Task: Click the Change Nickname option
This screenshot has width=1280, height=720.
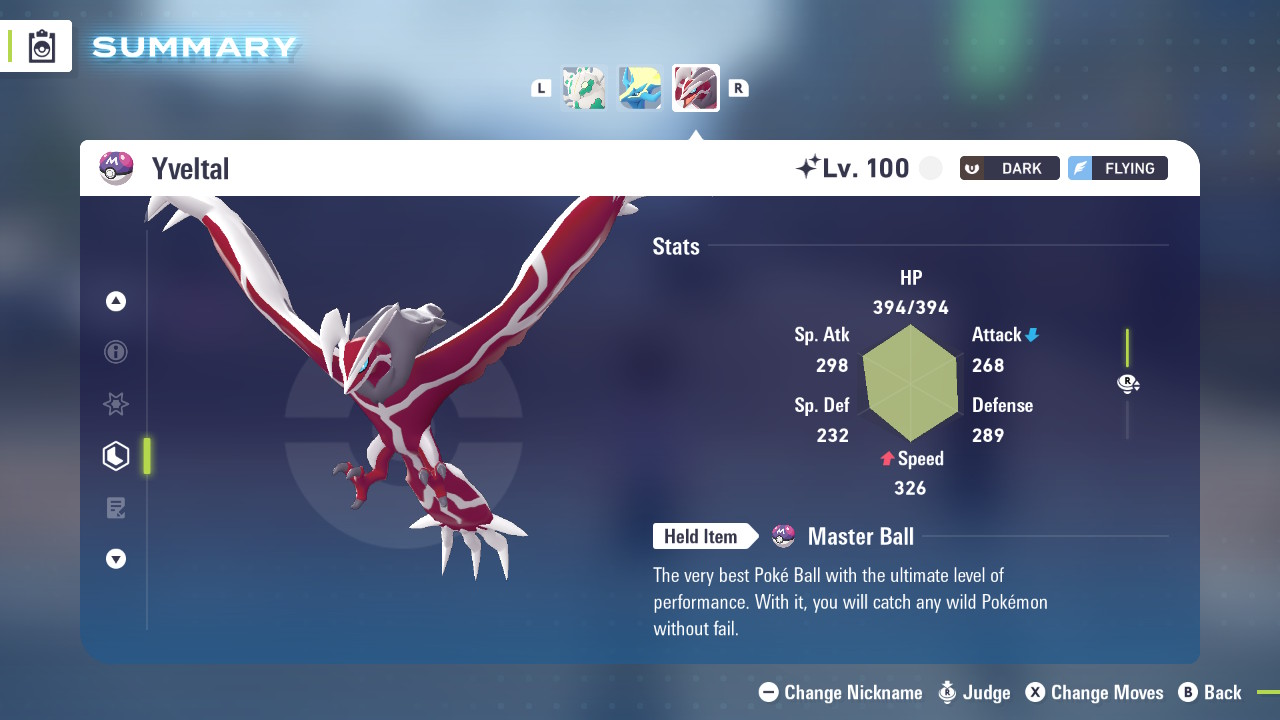Action: [840, 692]
